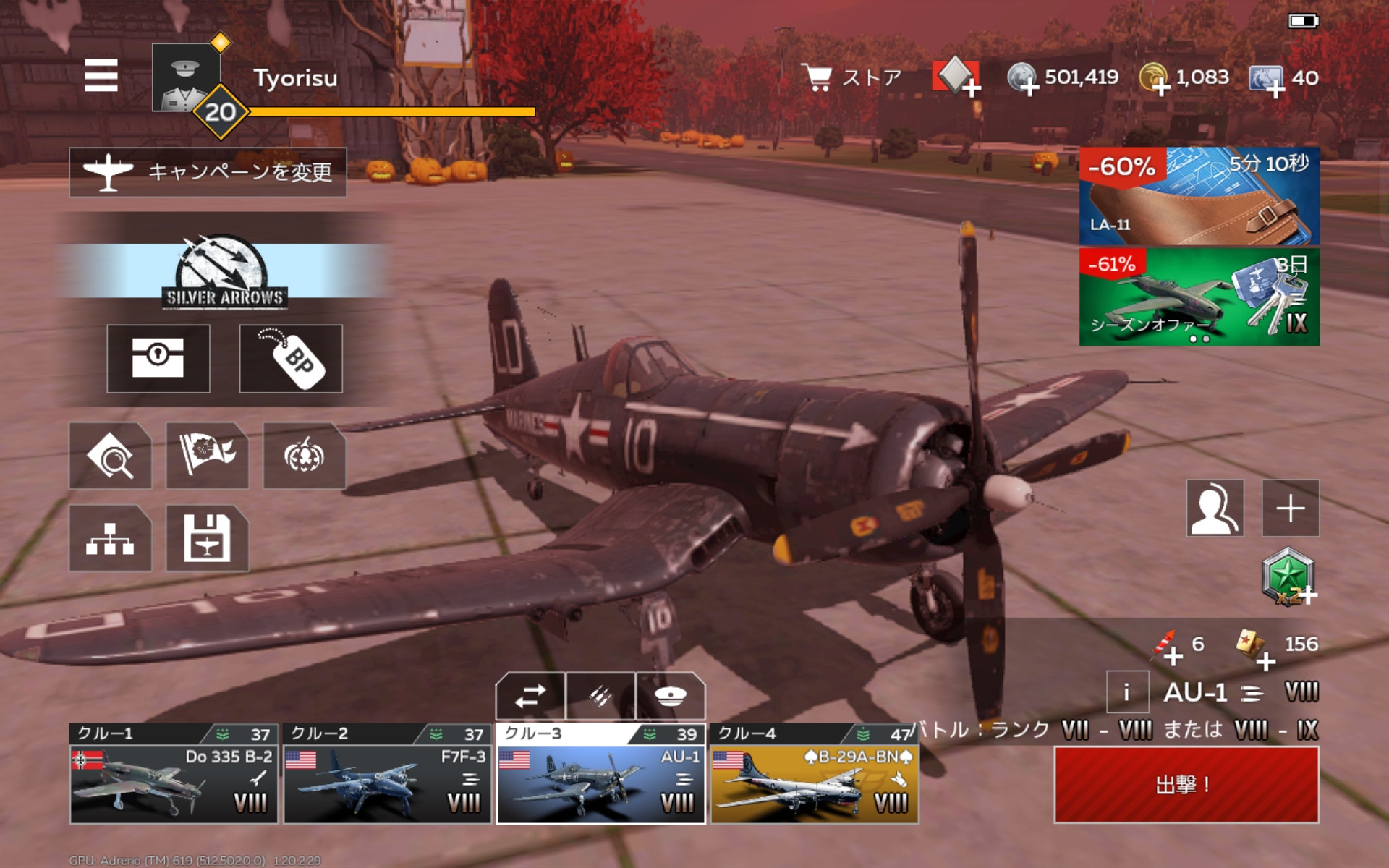
Task: Open the locked crate chest button
Action: tap(158, 358)
